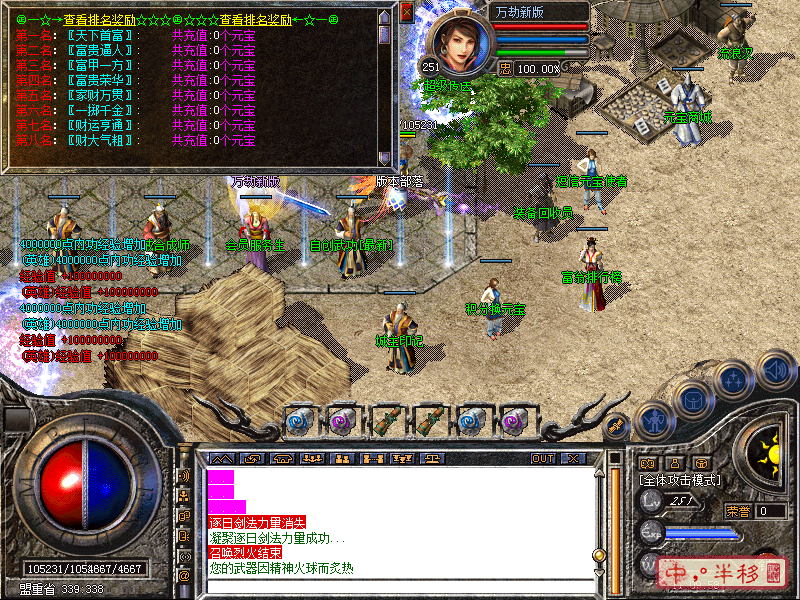Screen dimensions: 800x600
Task: Change the 全体攻击模式 attack mode
Action: (680, 480)
